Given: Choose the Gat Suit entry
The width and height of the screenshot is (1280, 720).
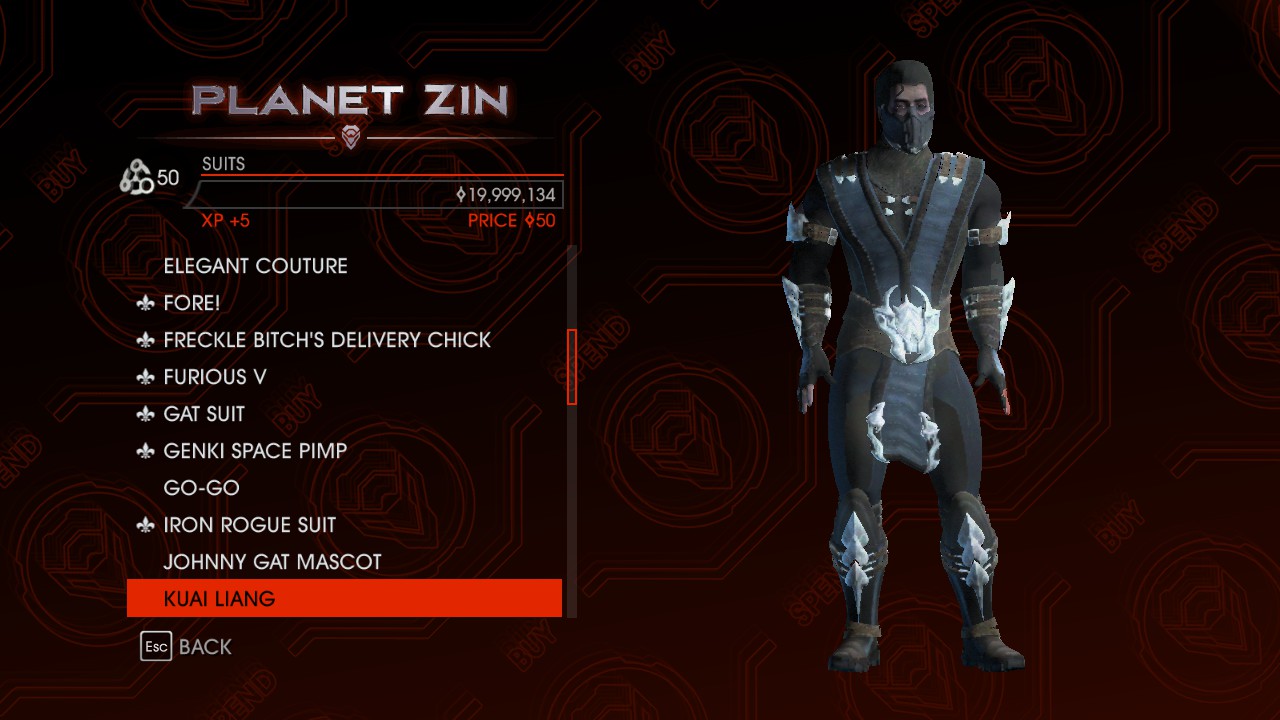Looking at the screenshot, I should click(x=204, y=414).
